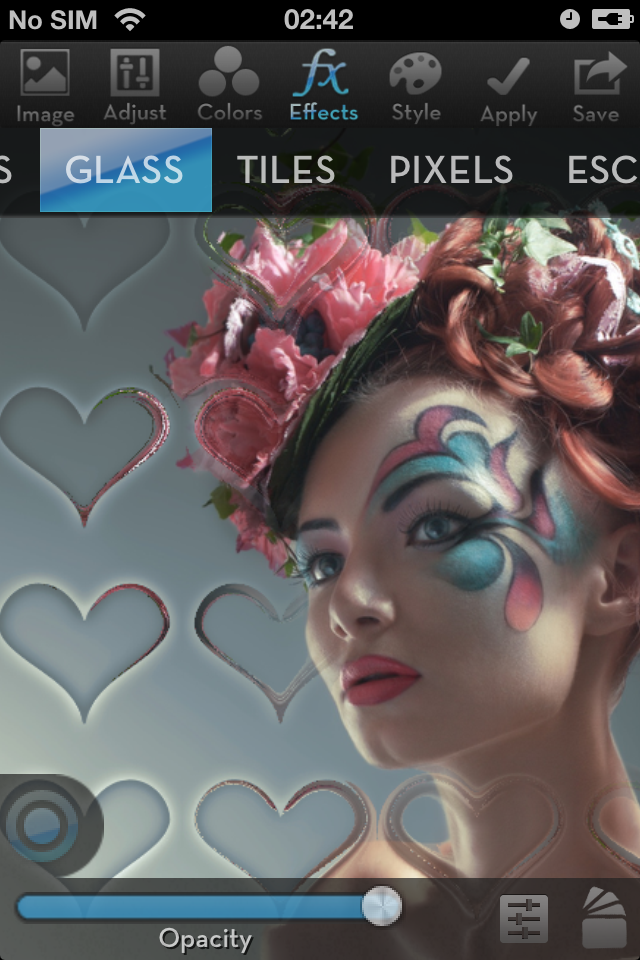Click the Opacity slider handle

(x=381, y=906)
